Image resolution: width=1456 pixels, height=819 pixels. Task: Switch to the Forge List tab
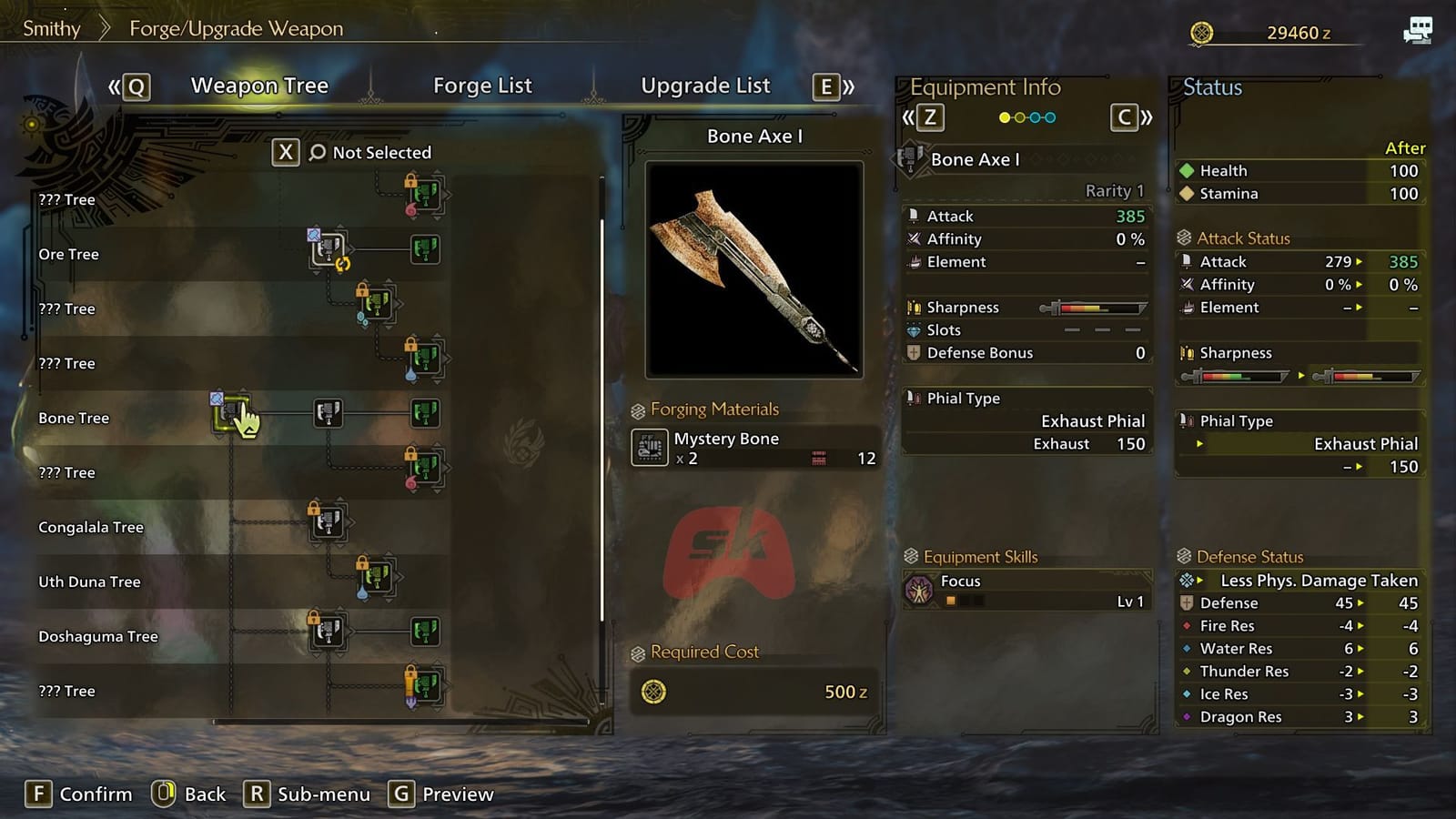482,85
